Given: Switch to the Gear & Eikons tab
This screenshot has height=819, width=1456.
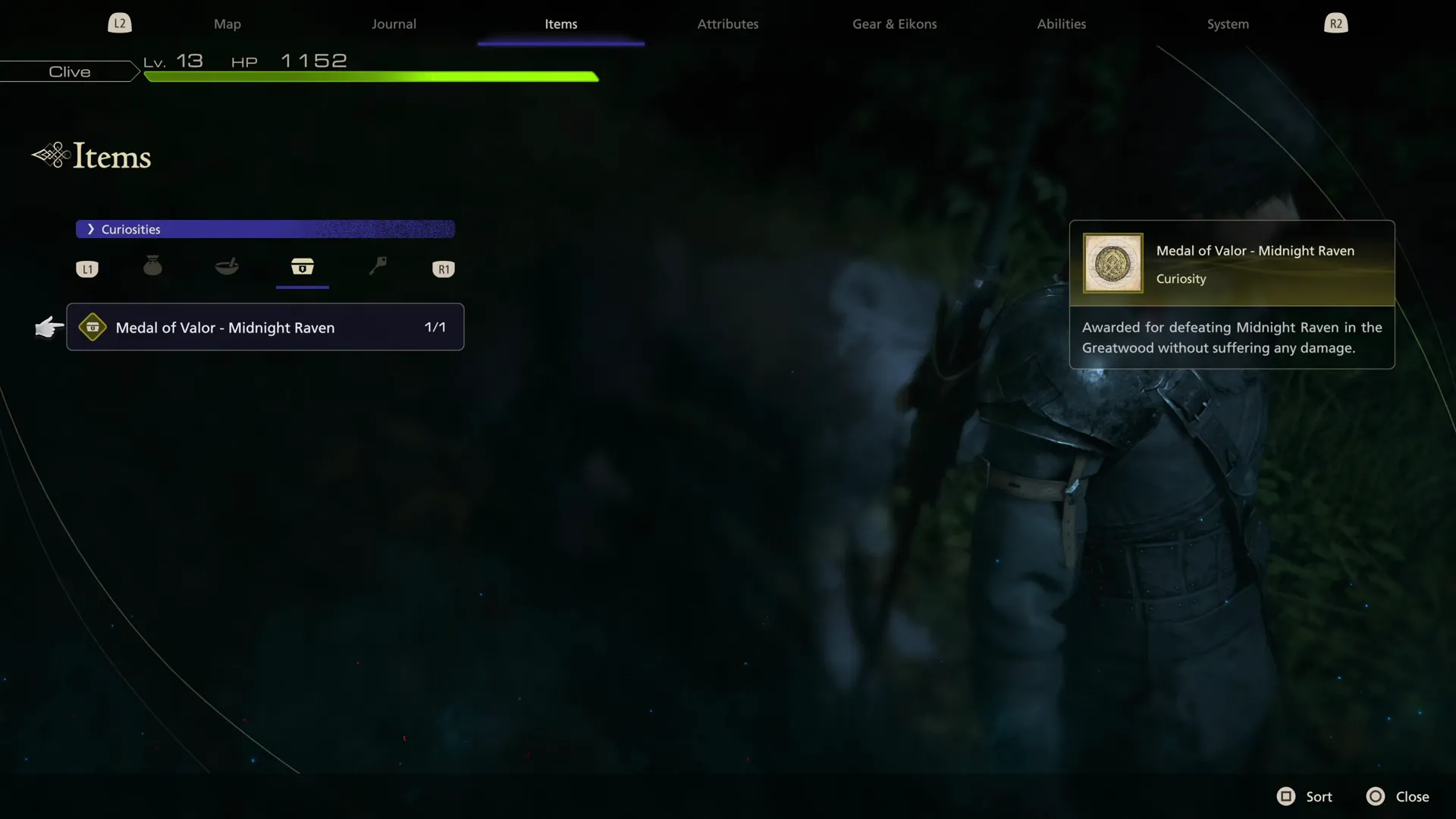Looking at the screenshot, I should [x=894, y=24].
